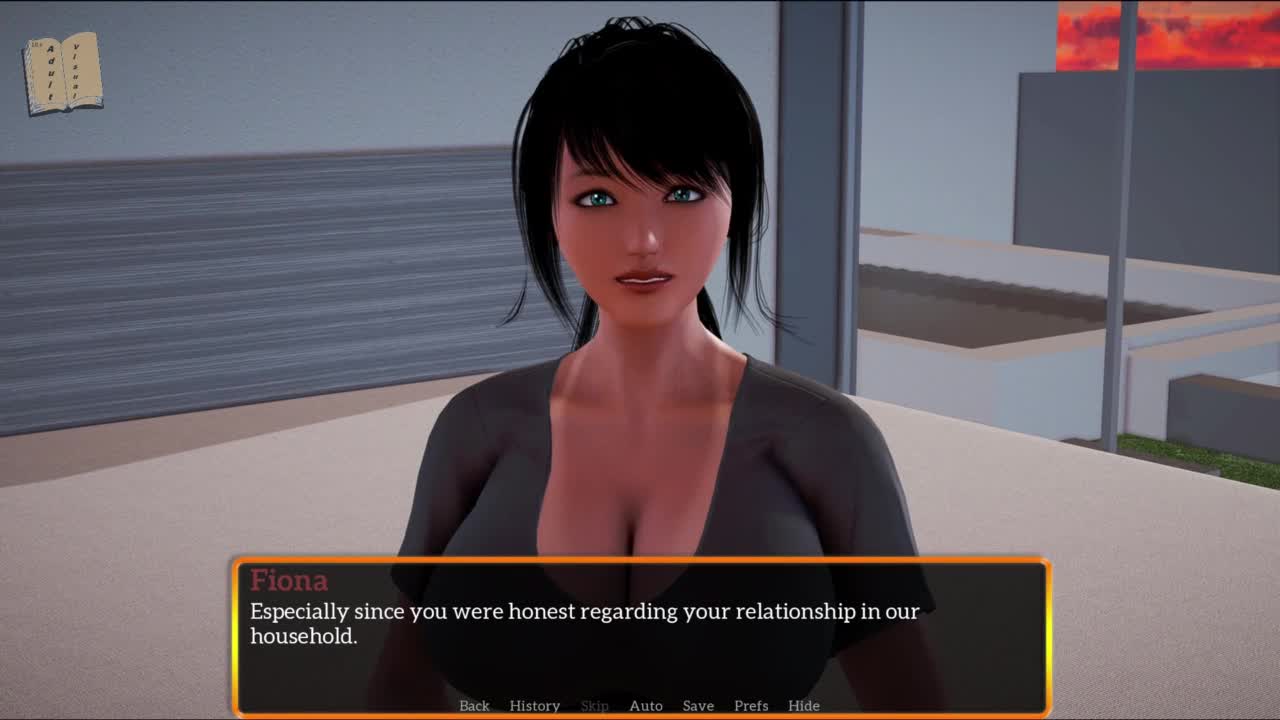
Task: Open the Save game screen
Action: pyautogui.click(x=698, y=705)
